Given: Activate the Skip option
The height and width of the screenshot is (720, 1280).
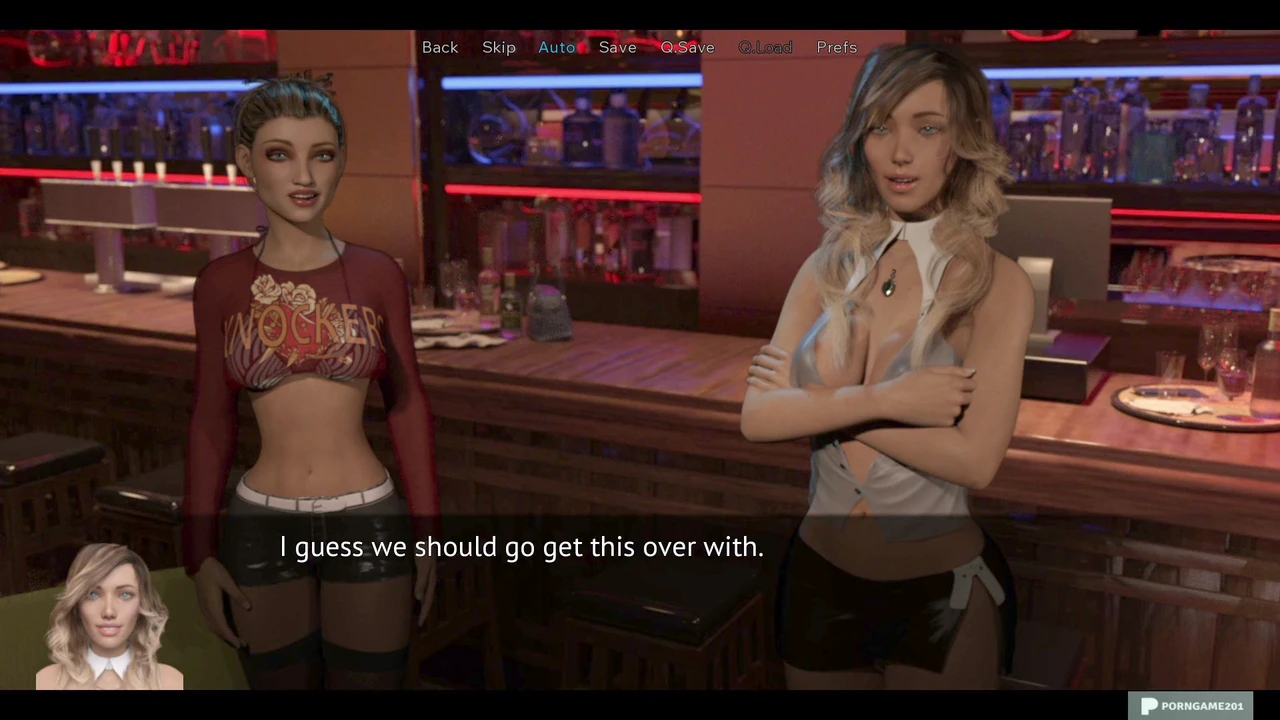Looking at the screenshot, I should [499, 47].
